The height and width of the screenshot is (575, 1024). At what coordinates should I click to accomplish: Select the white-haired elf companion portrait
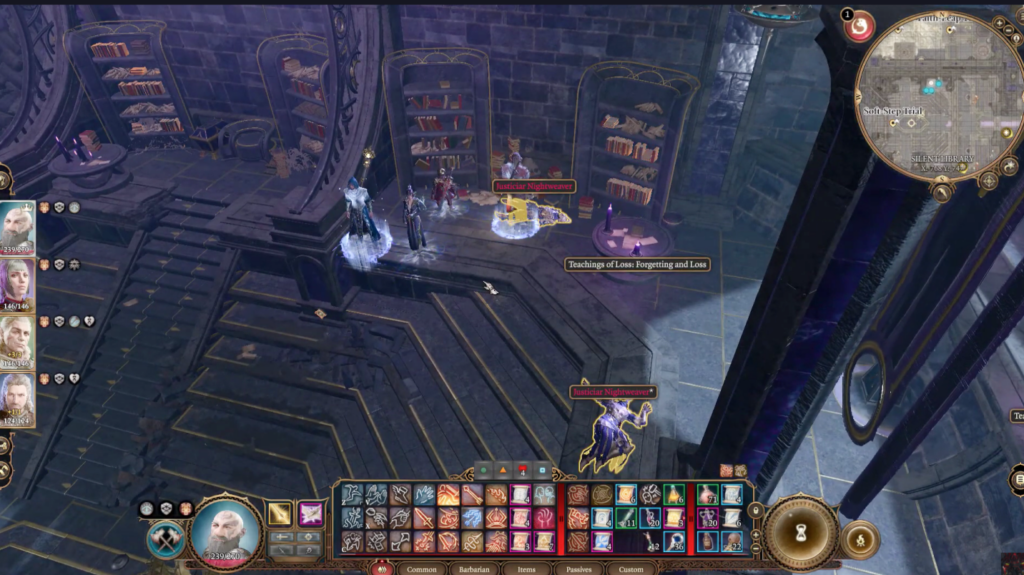(18, 342)
